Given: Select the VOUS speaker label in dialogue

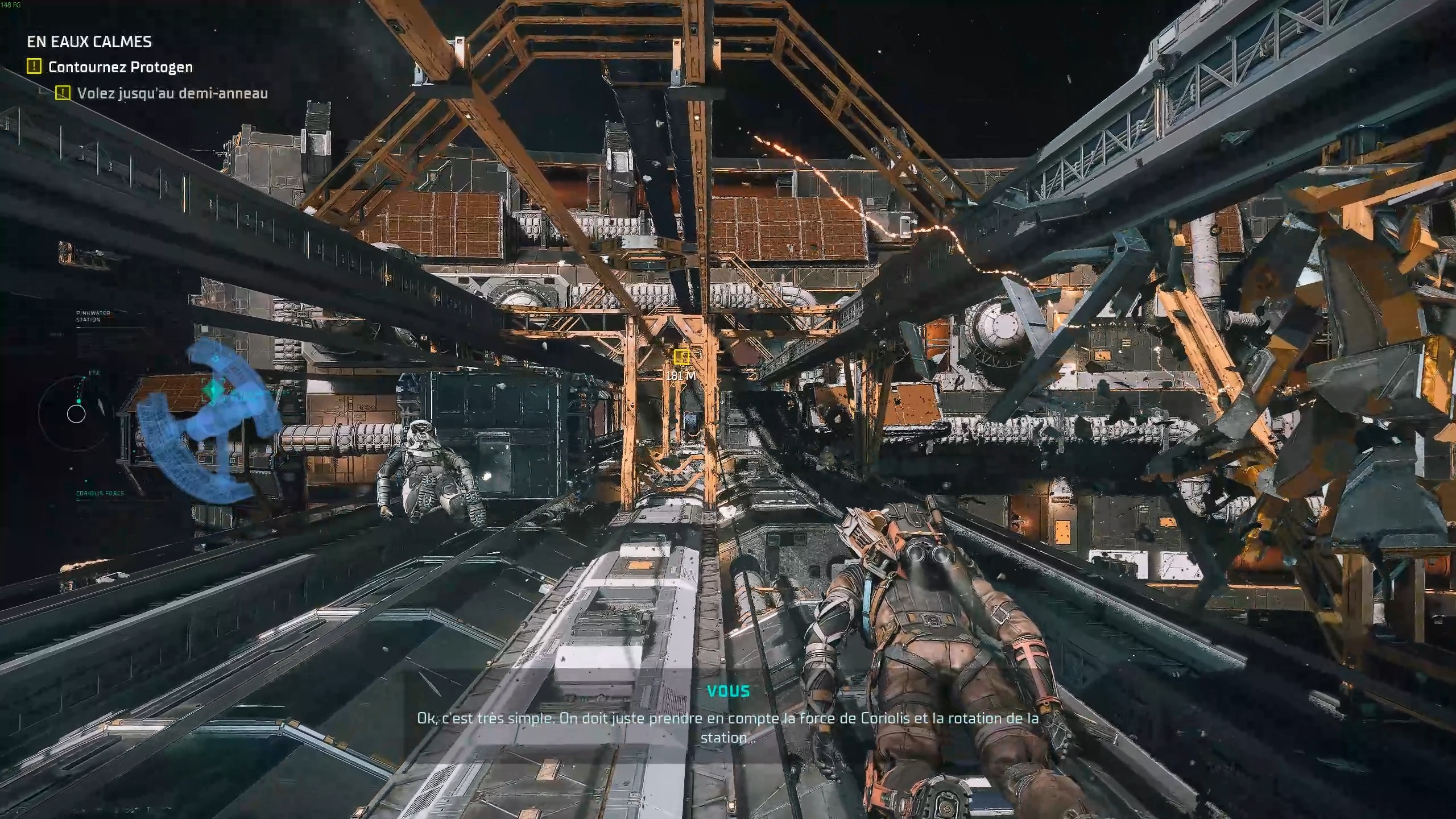Looking at the screenshot, I should click(x=729, y=692).
